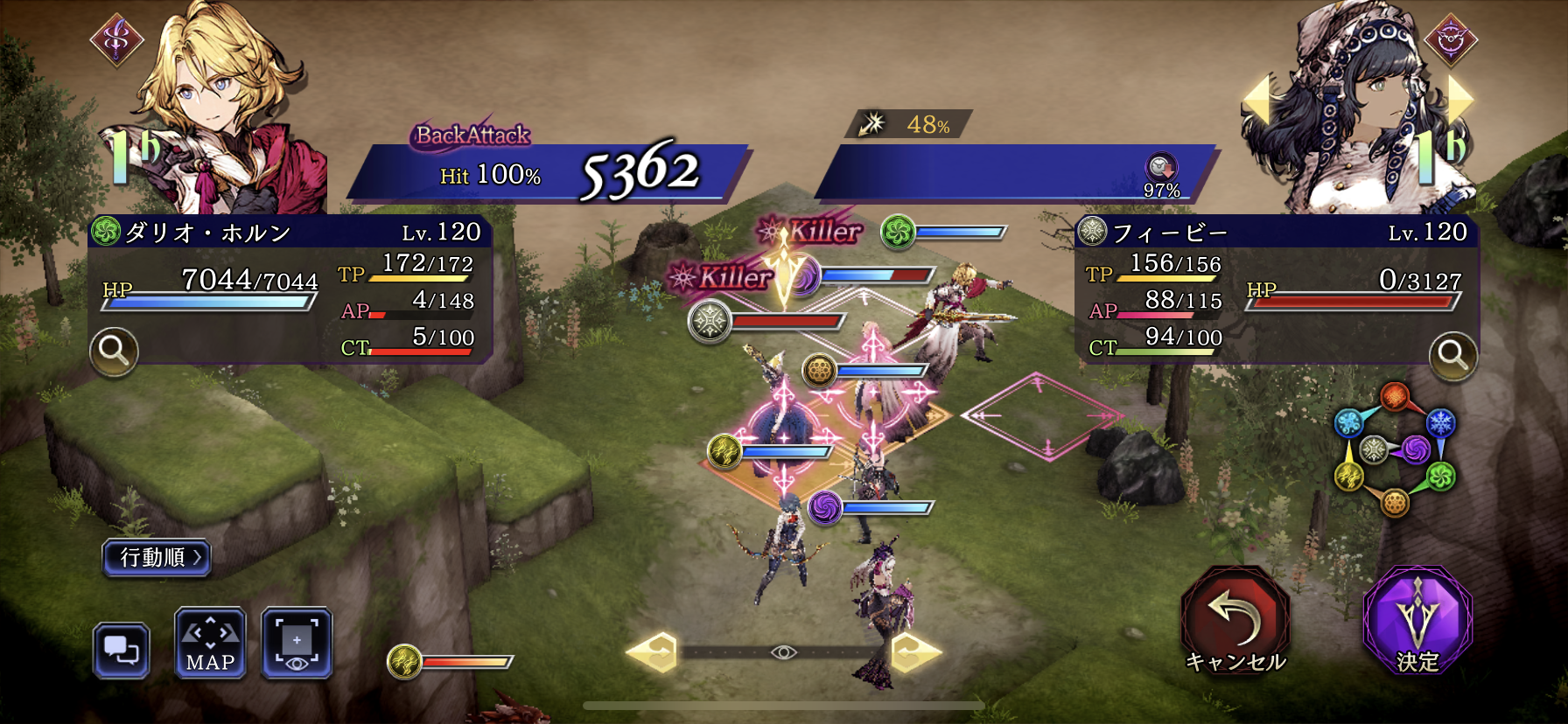Rotate camera with the left gold arrow
This screenshot has height=724, width=1568.
click(653, 652)
